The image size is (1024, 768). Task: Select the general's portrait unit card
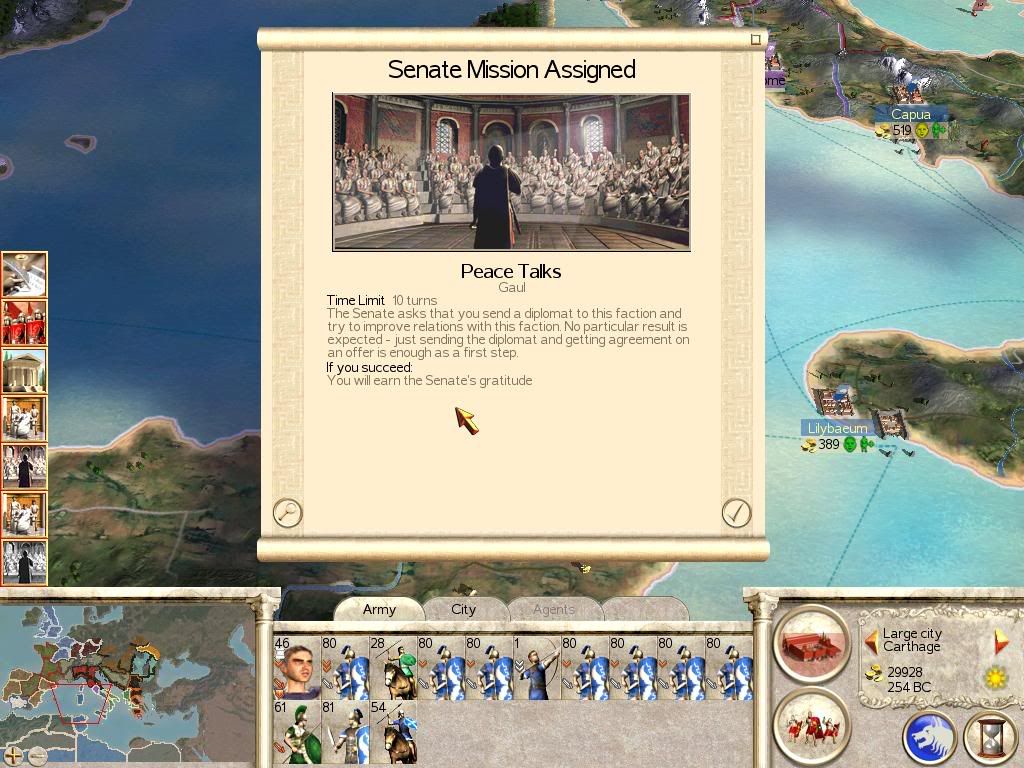296,667
